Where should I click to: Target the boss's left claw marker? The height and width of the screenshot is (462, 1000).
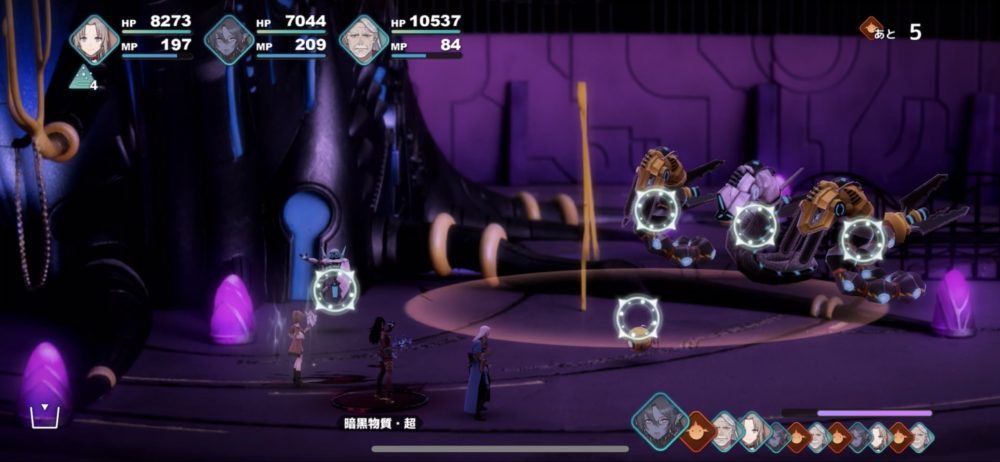[x=657, y=209]
